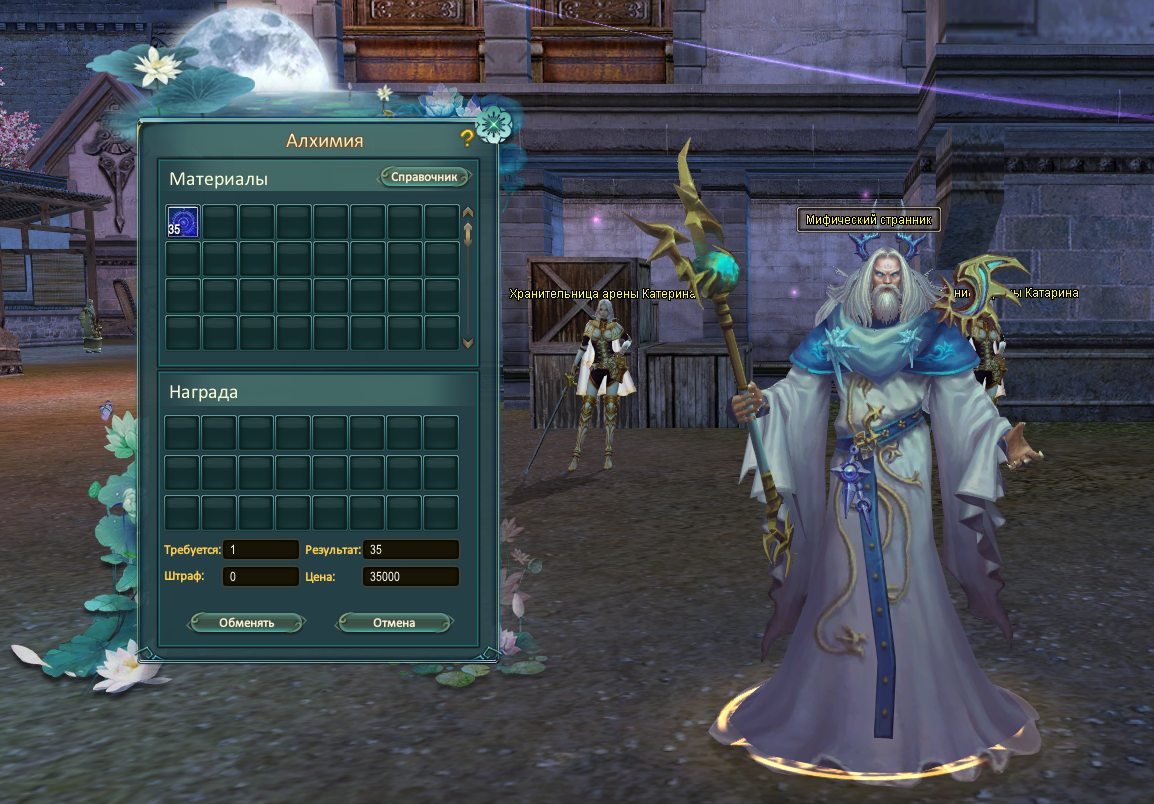Click the Обменять exchange button

[x=246, y=622]
